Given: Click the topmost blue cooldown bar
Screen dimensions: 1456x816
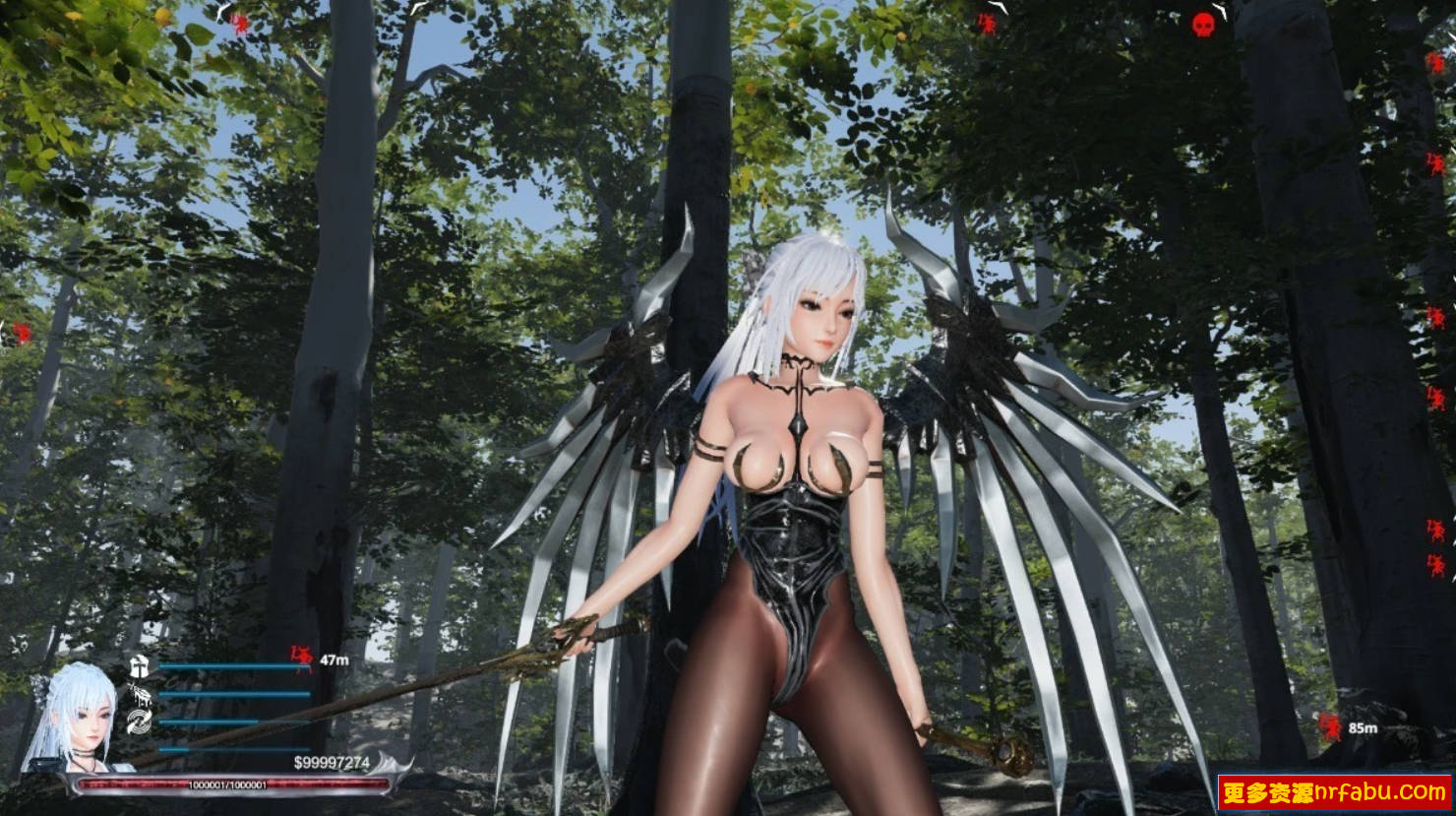Looking at the screenshot, I should click(234, 664).
